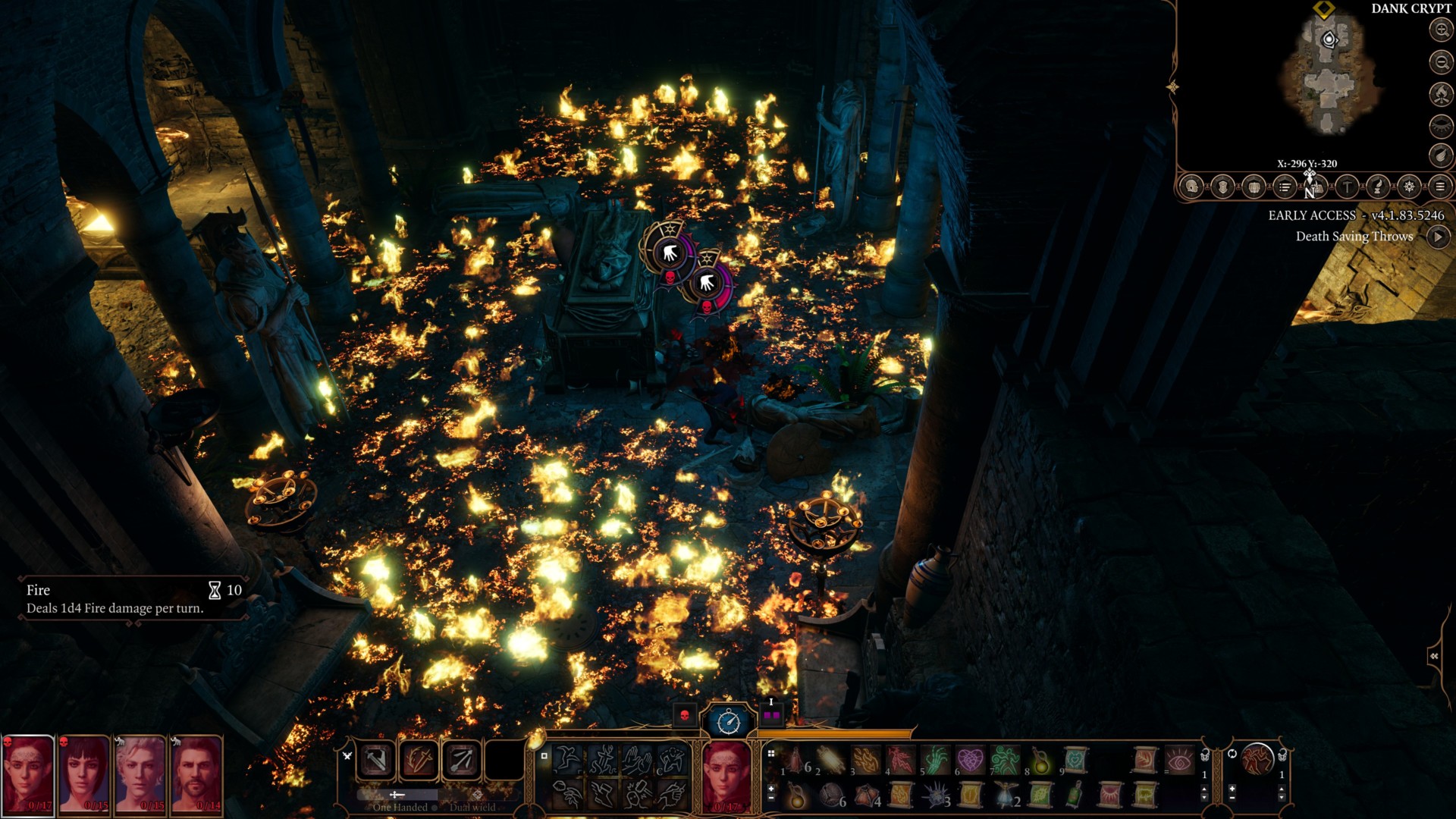Select the bearded companion portrait

(197, 773)
